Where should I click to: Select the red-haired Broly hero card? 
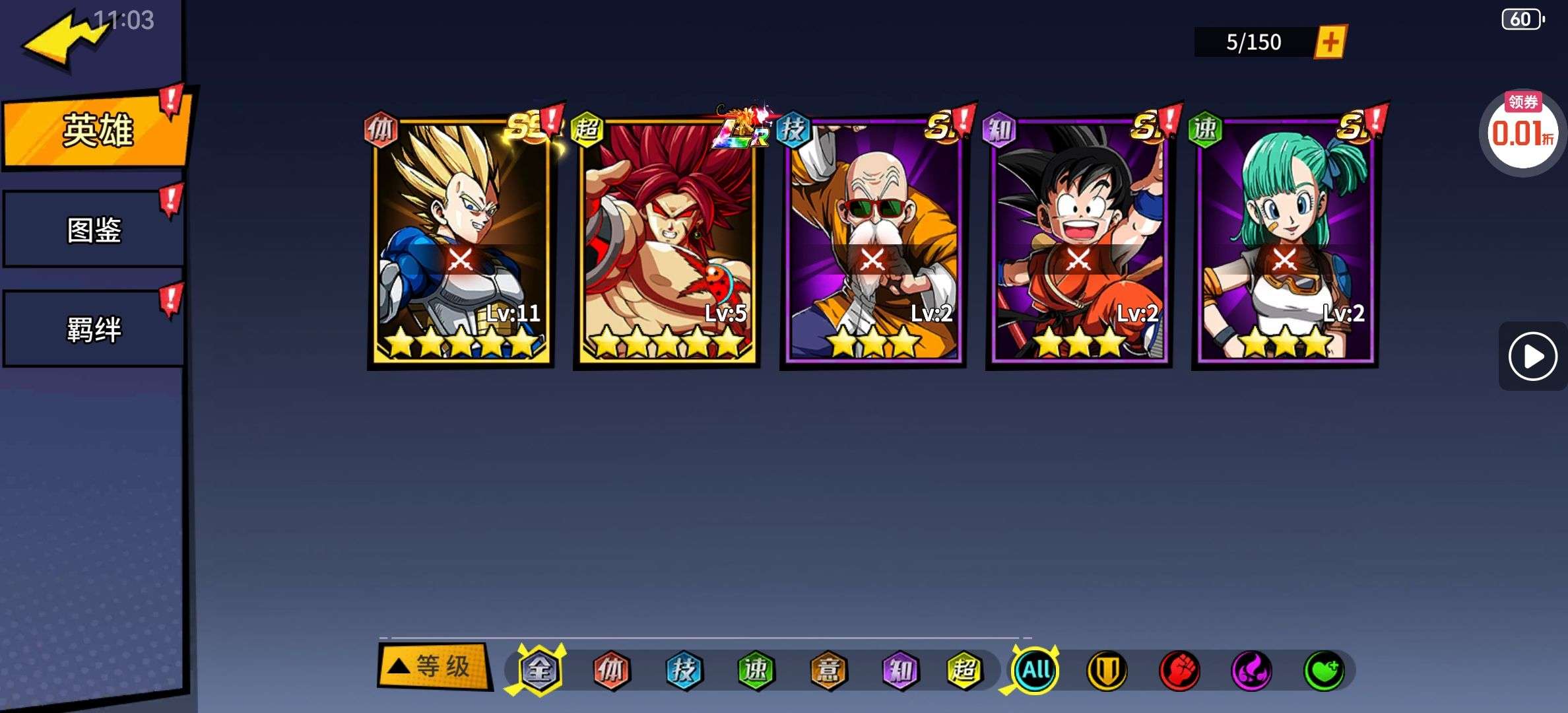click(667, 242)
